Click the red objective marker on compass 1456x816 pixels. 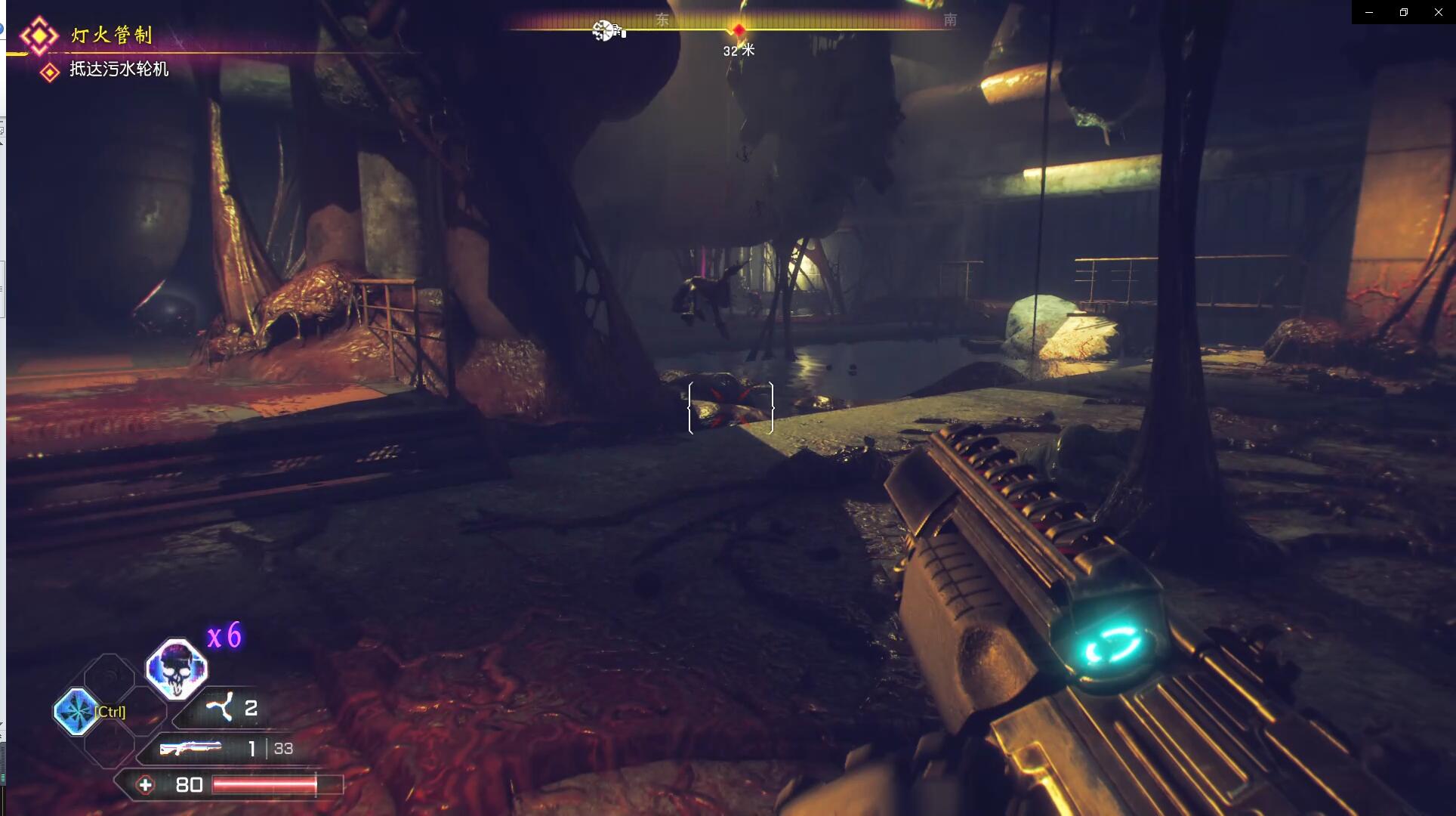(x=739, y=29)
